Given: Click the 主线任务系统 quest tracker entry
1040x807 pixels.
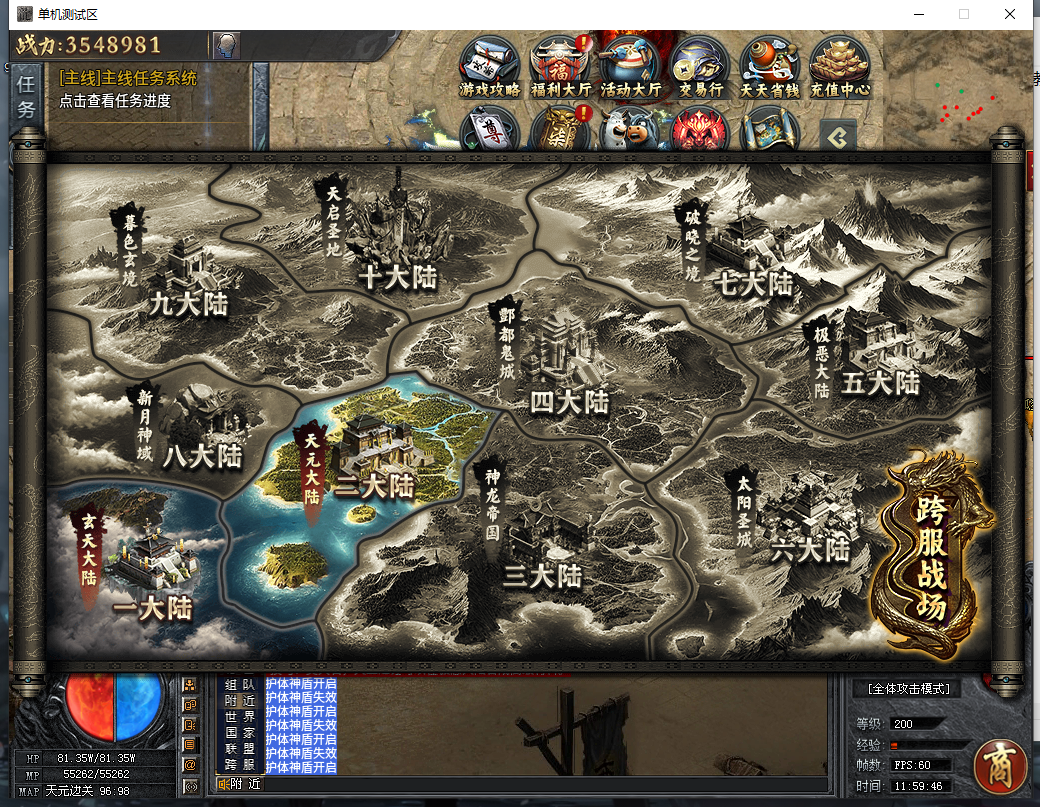Looking at the screenshot, I should pos(128,79).
